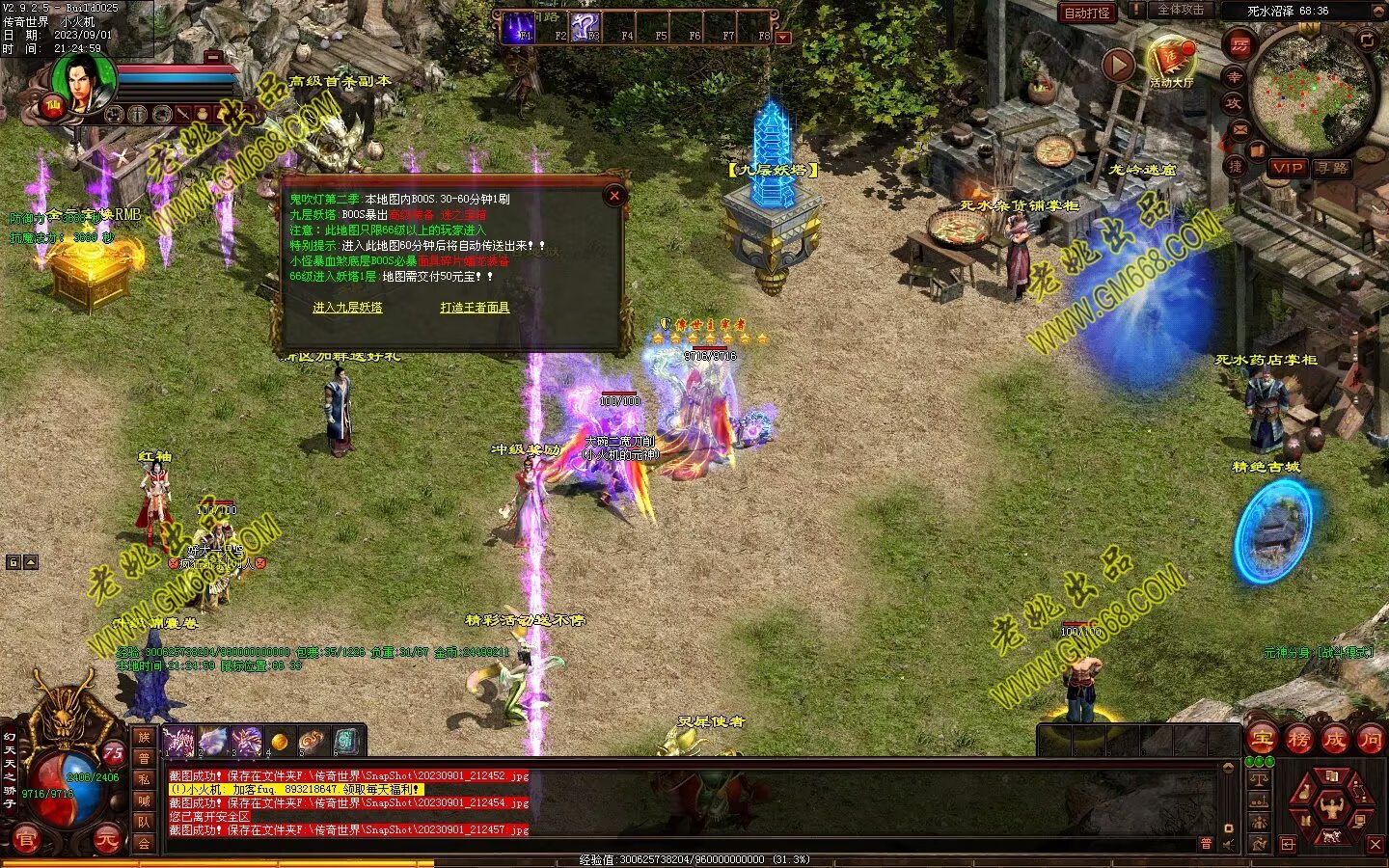Use the teal rune stone in slot 6
1389x868 pixels.
coord(346,742)
